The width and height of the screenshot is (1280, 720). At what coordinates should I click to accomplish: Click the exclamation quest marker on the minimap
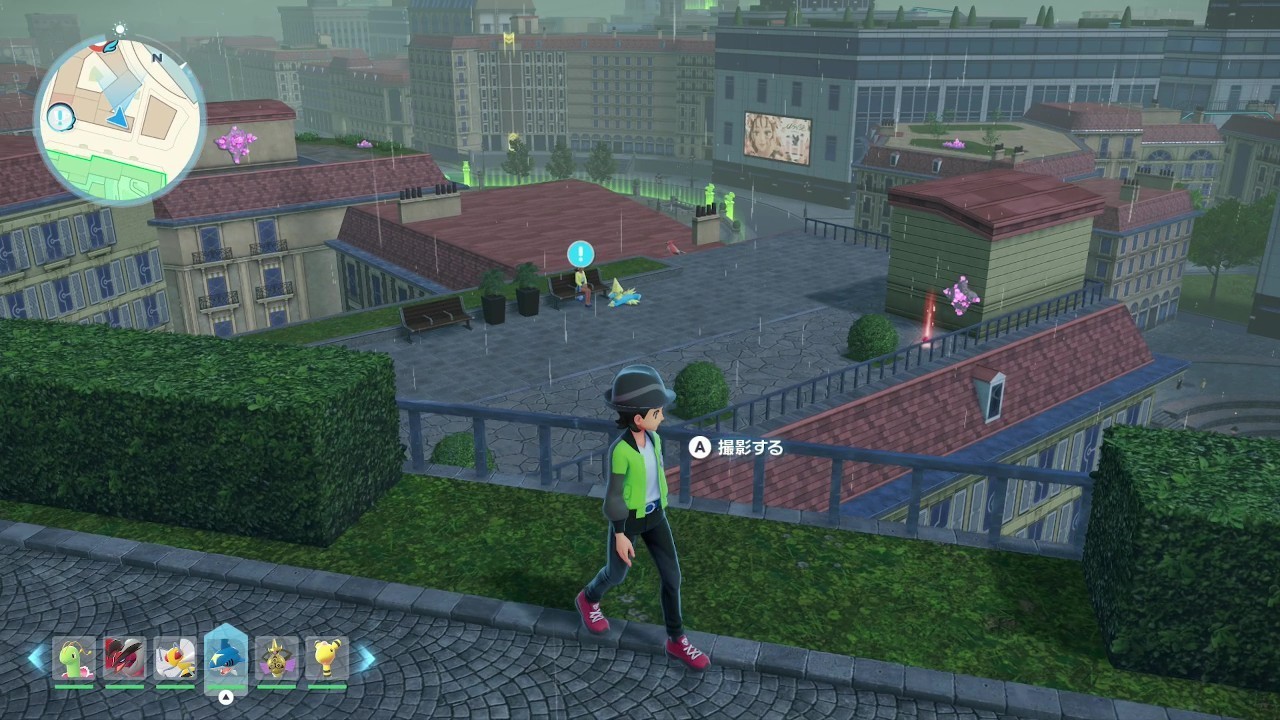tap(62, 118)
